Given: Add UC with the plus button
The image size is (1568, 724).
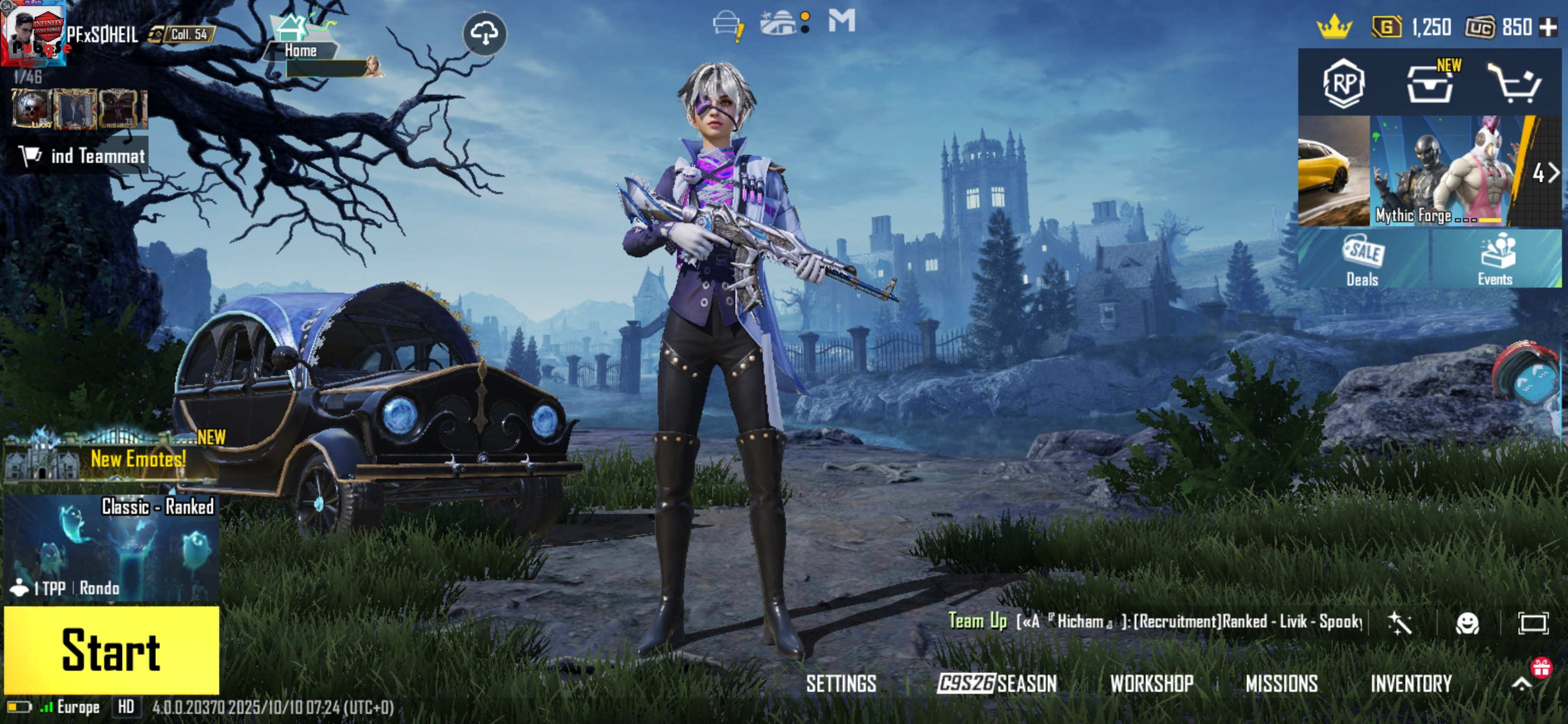Looking at the screenshot, I should tap(1548, 27).
